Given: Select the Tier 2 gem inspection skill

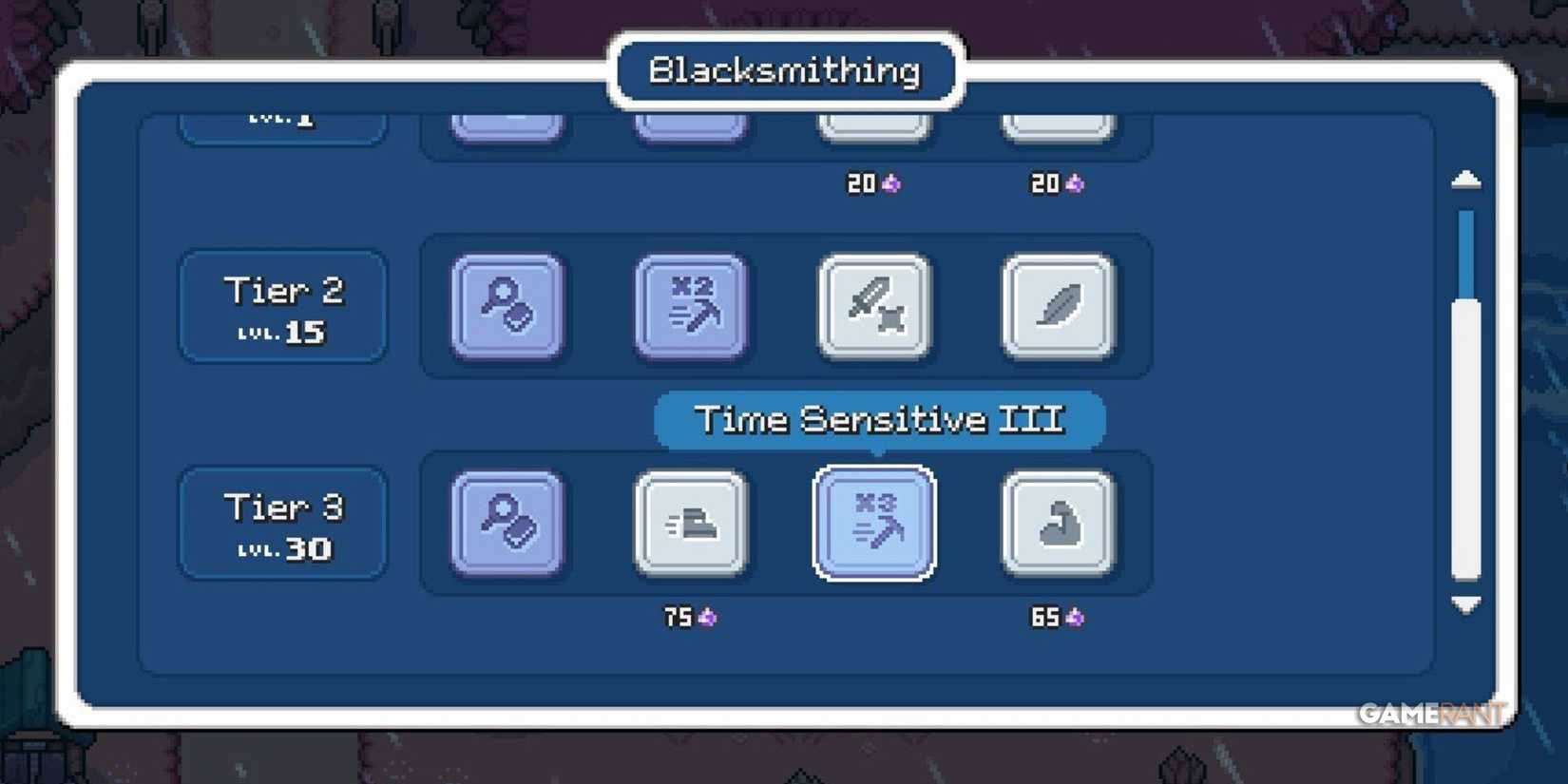Looking at the screenshot, I should point(506,307).
